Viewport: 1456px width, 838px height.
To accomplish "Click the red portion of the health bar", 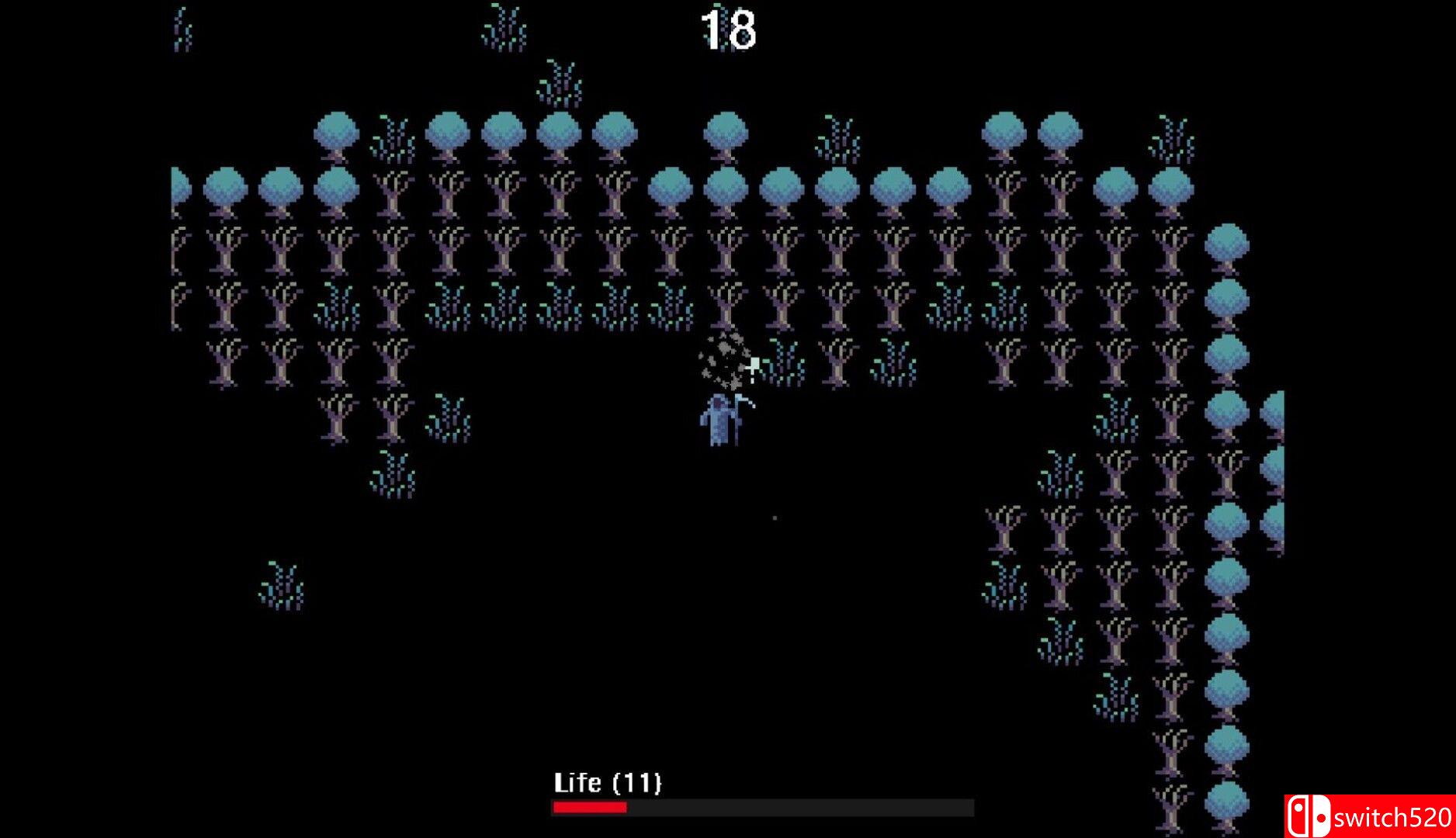I will [x=588, y=809].
